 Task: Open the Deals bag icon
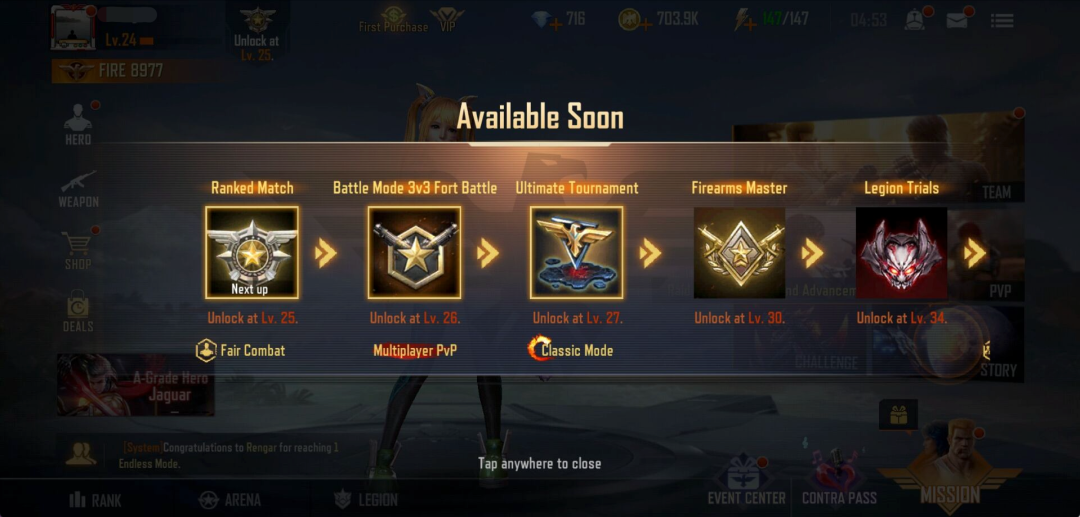[78, 312]
